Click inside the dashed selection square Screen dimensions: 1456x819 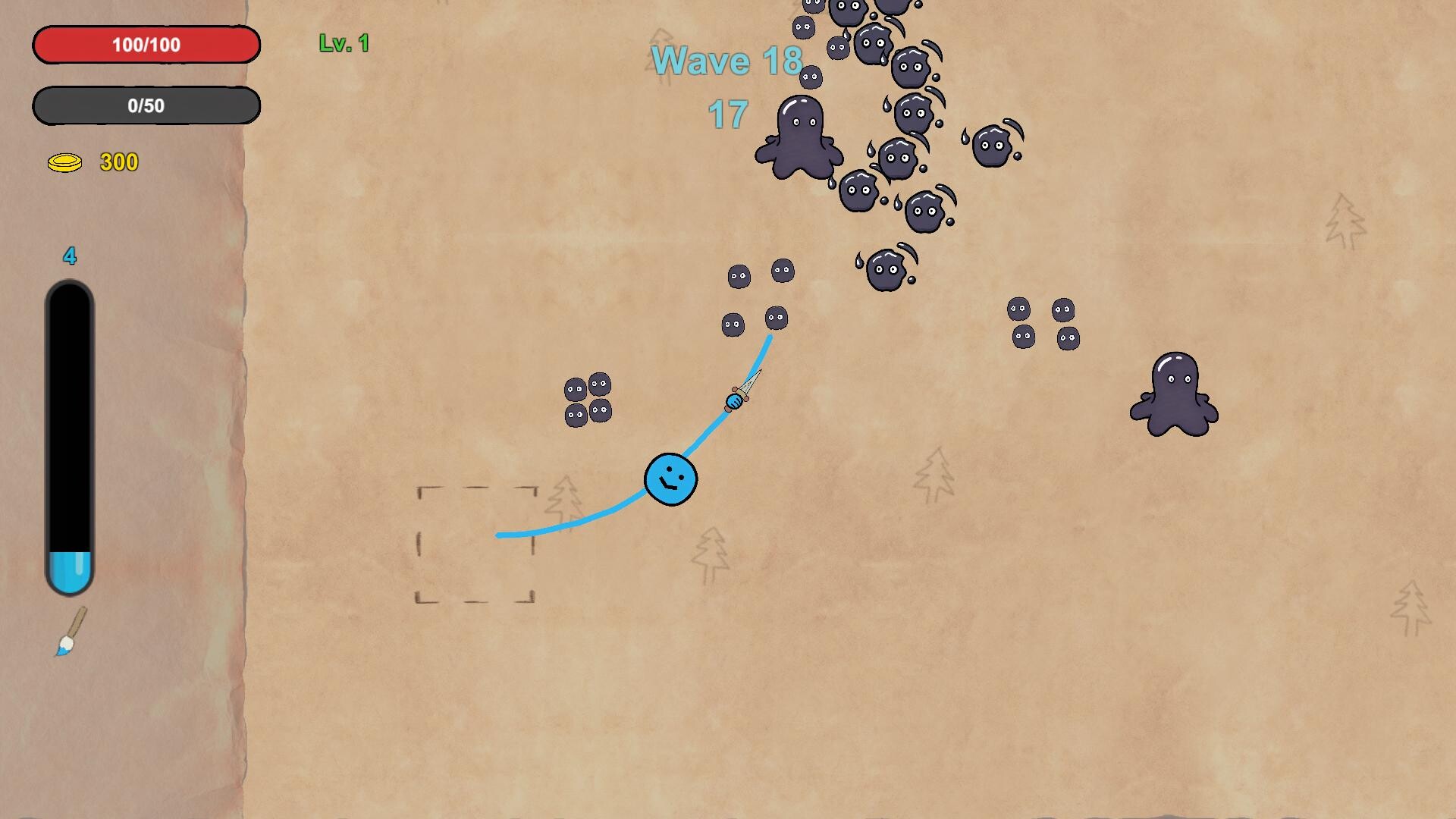[x=475, y=544]
